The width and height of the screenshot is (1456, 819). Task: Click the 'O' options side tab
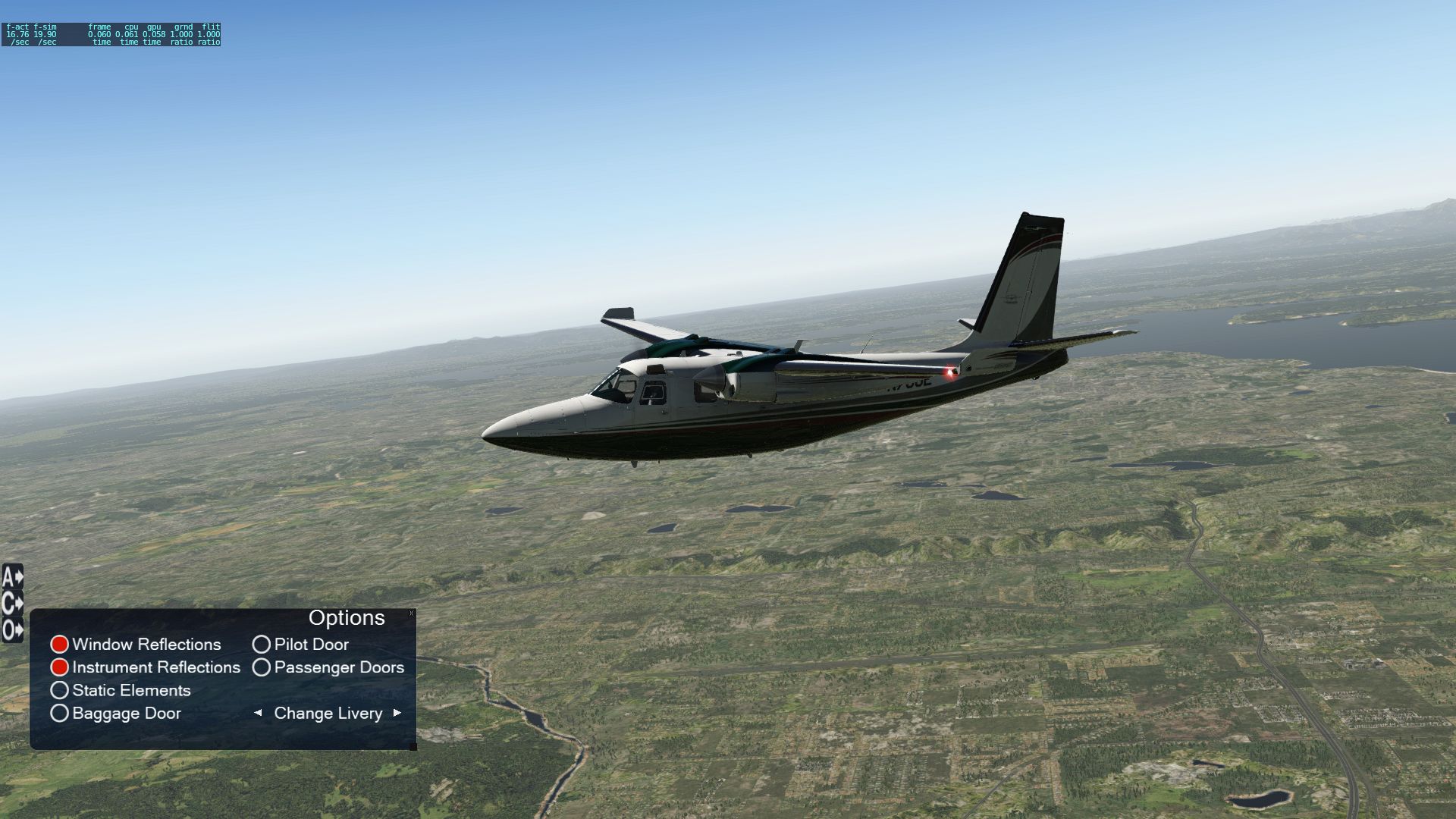12,630
